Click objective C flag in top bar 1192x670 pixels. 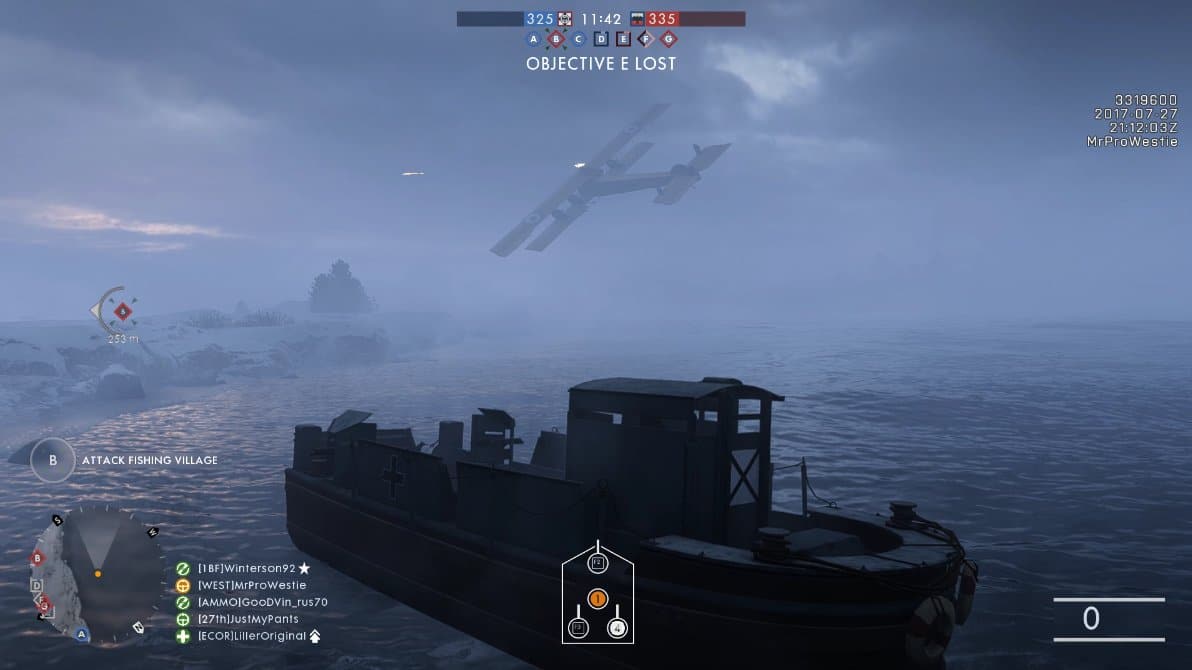click(x=578, y=39)
